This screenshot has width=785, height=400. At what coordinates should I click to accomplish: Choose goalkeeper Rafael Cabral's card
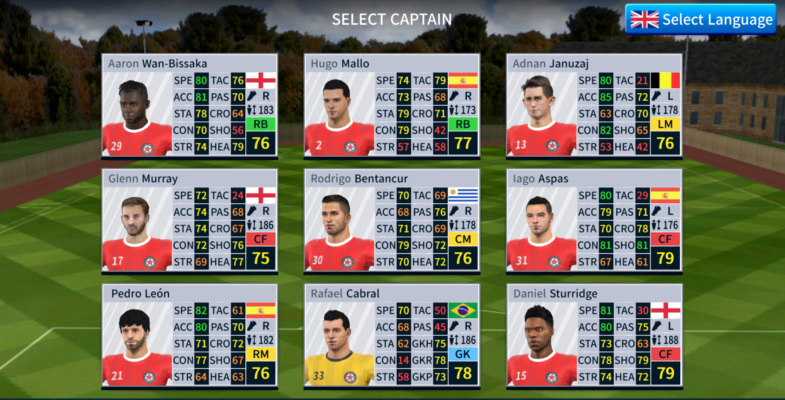pyautogui.click(x=391, y=336)
